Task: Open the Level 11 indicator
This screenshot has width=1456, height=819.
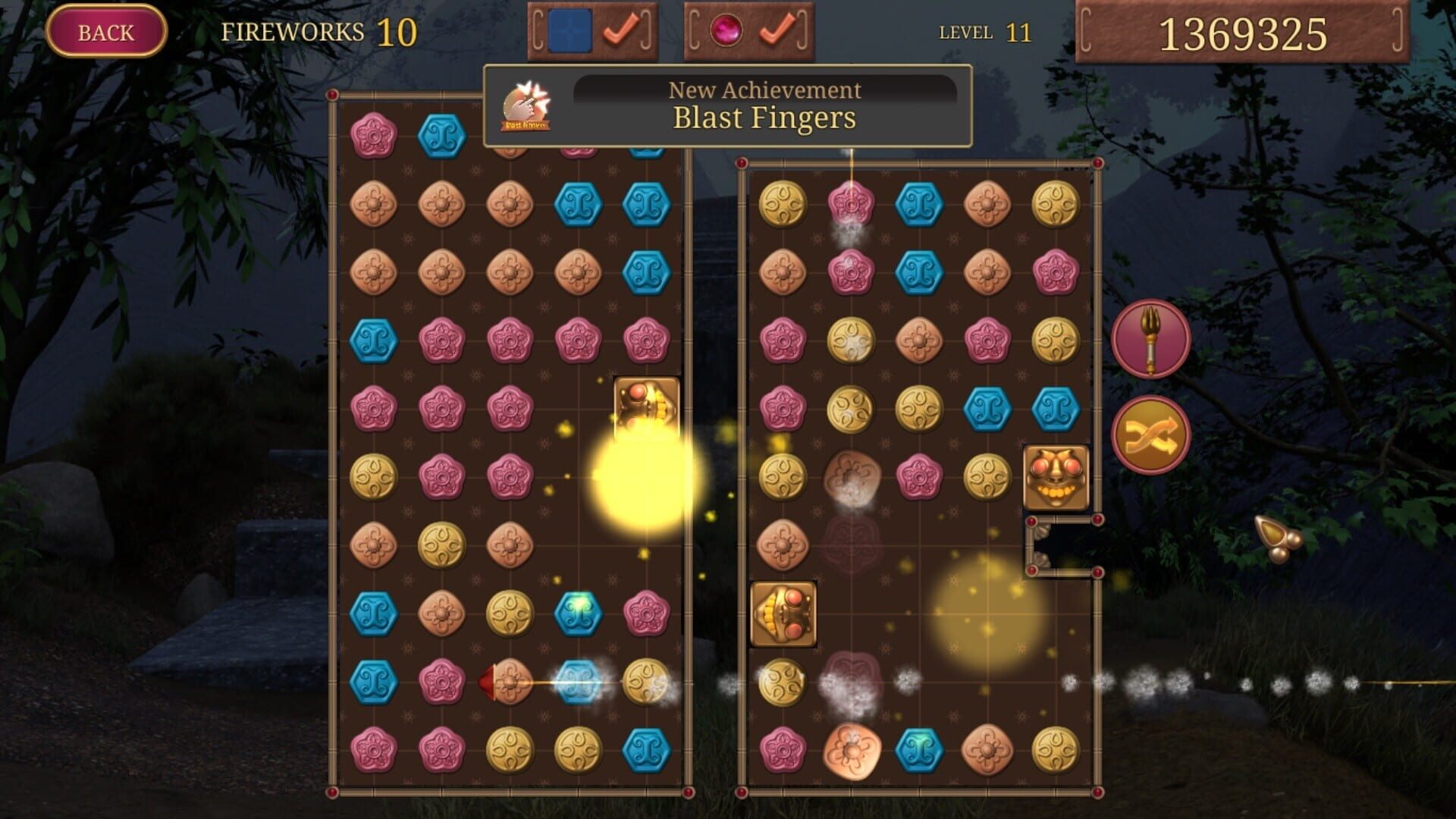Action: 982,33
